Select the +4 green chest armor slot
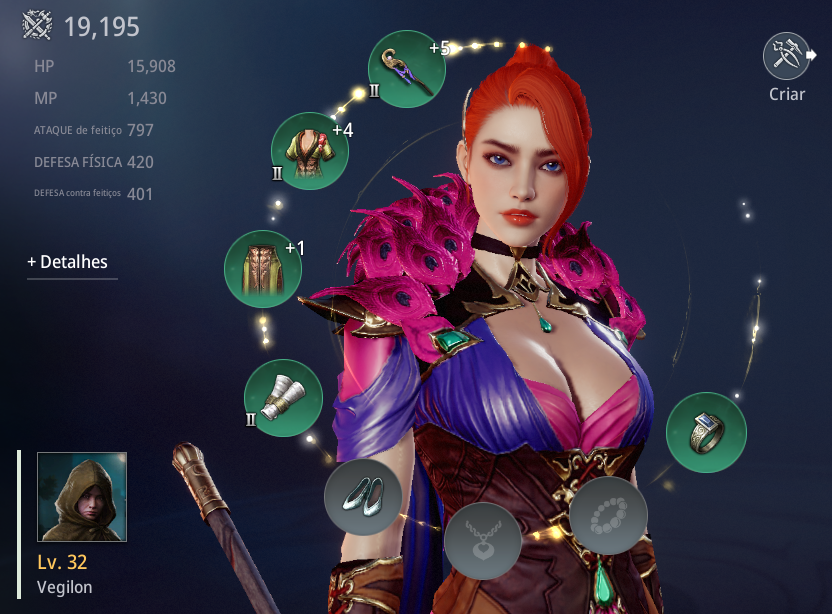The image size is (832, 614). click(x=310, y=151)
